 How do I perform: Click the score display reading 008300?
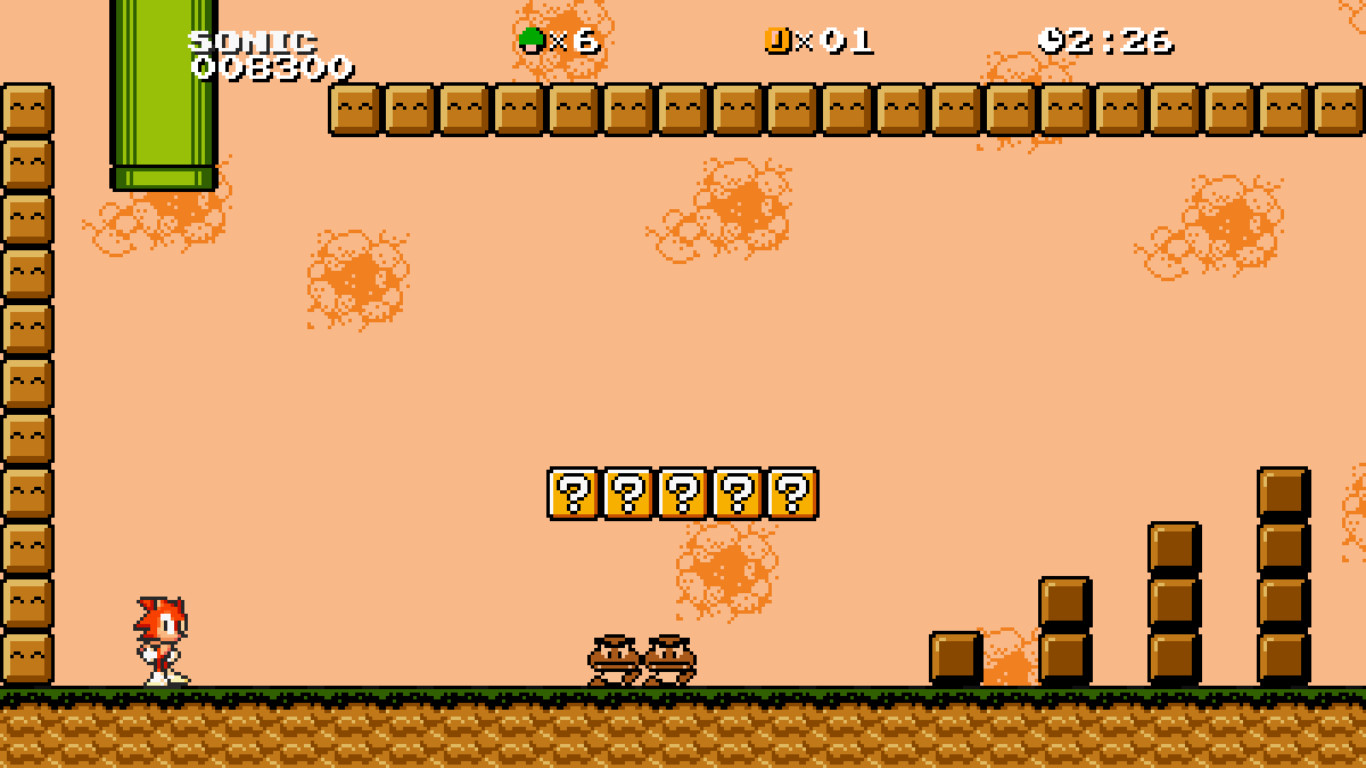pyautogui.click(x=272, y=68)
